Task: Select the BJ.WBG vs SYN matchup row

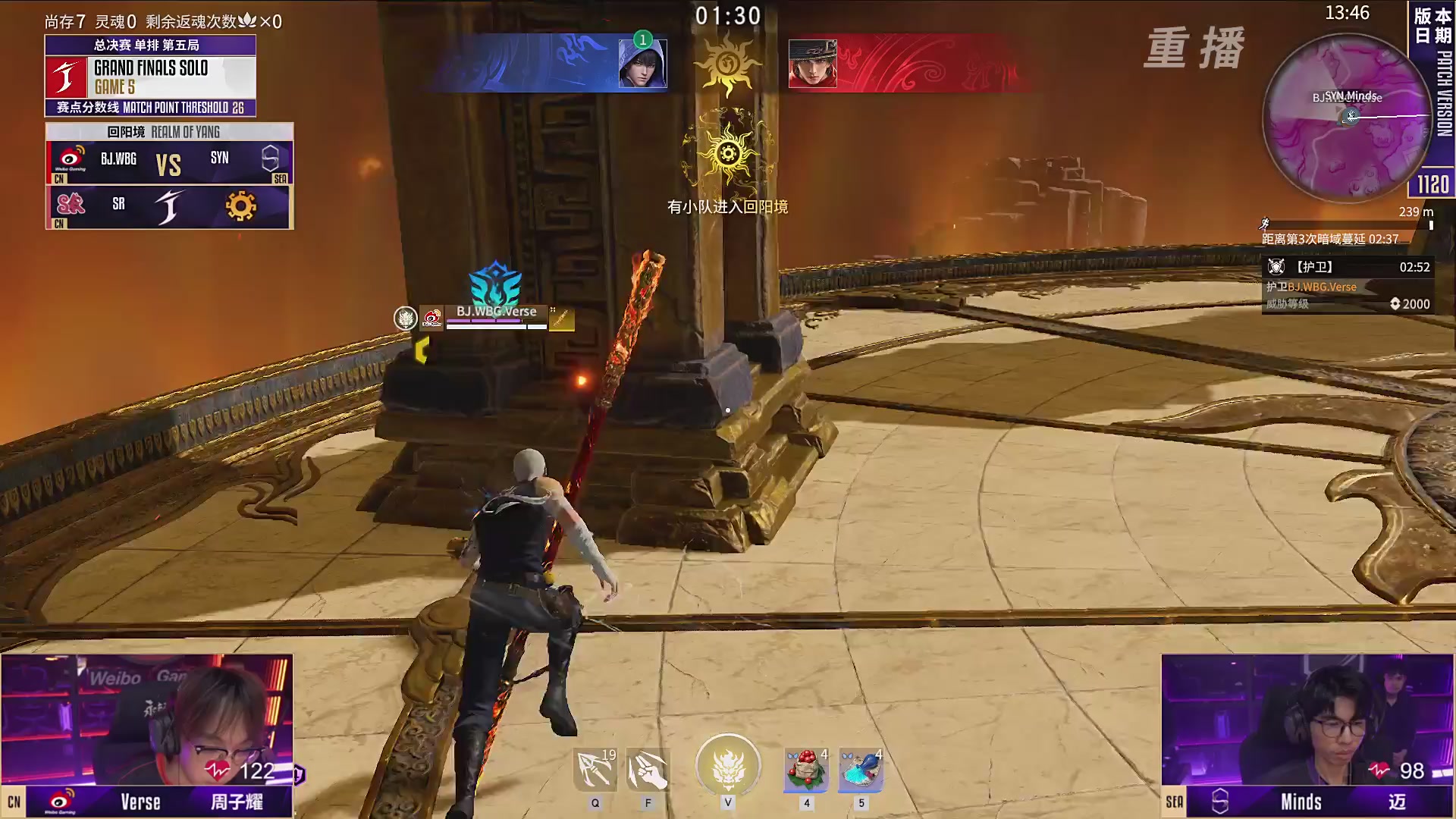Action: [169, 162]
